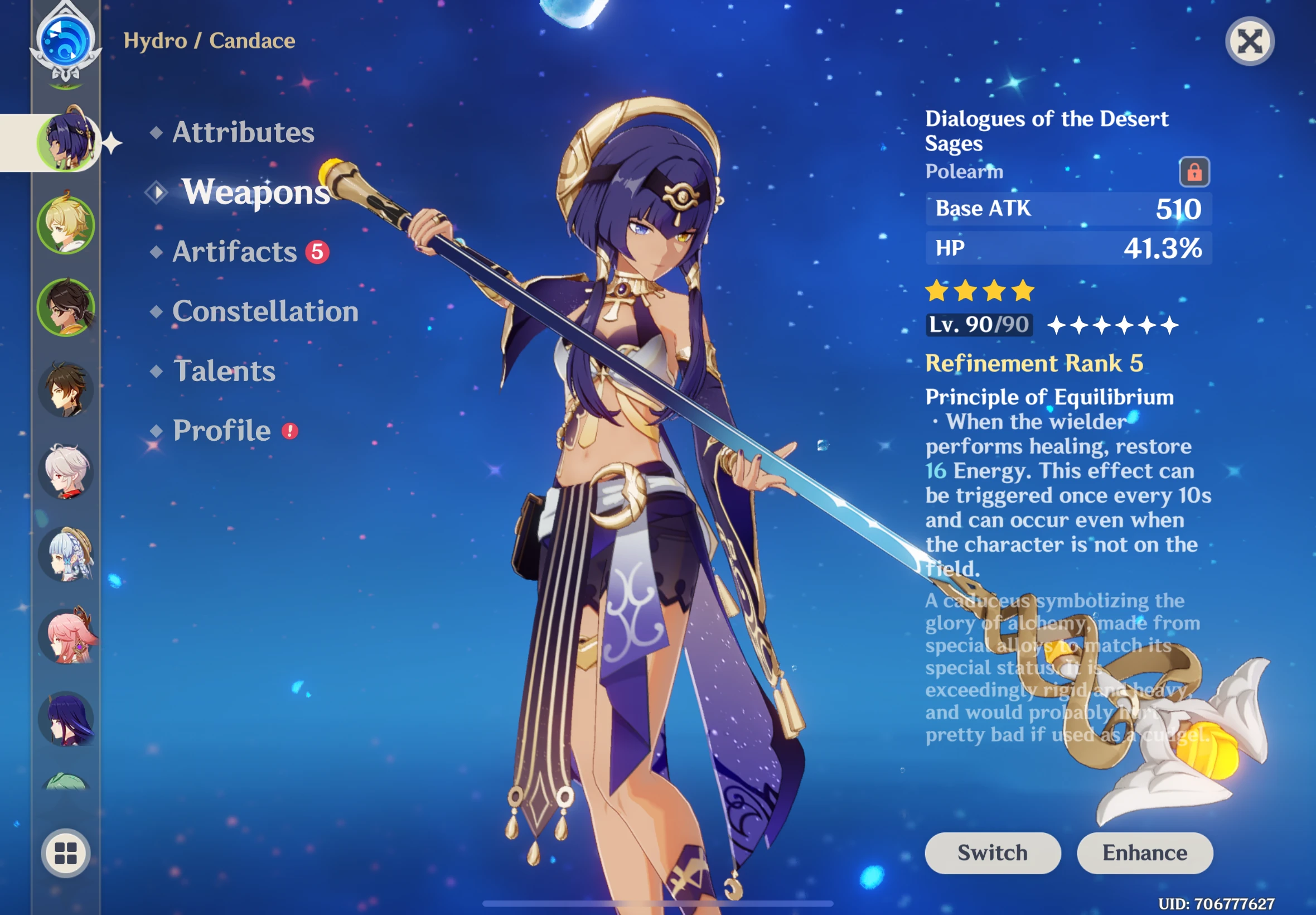Open the Constellation menu entry
The image size is (1316, 915).
[266, 312]
